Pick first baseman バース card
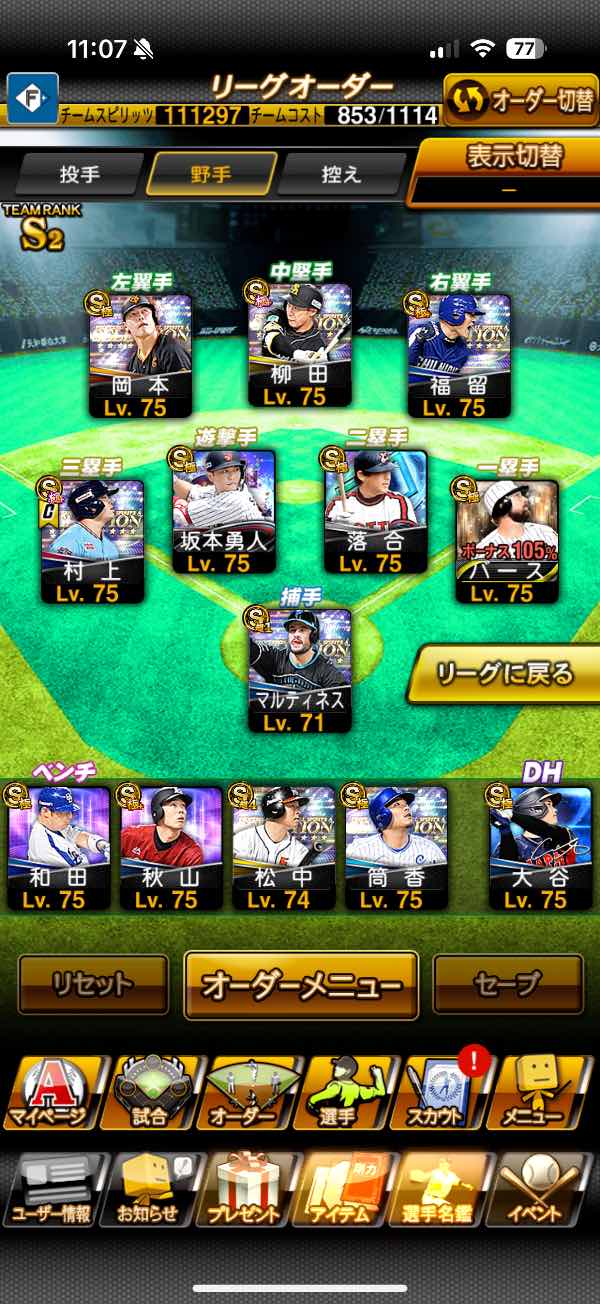The image size is (600, 1304). point(507,540)
